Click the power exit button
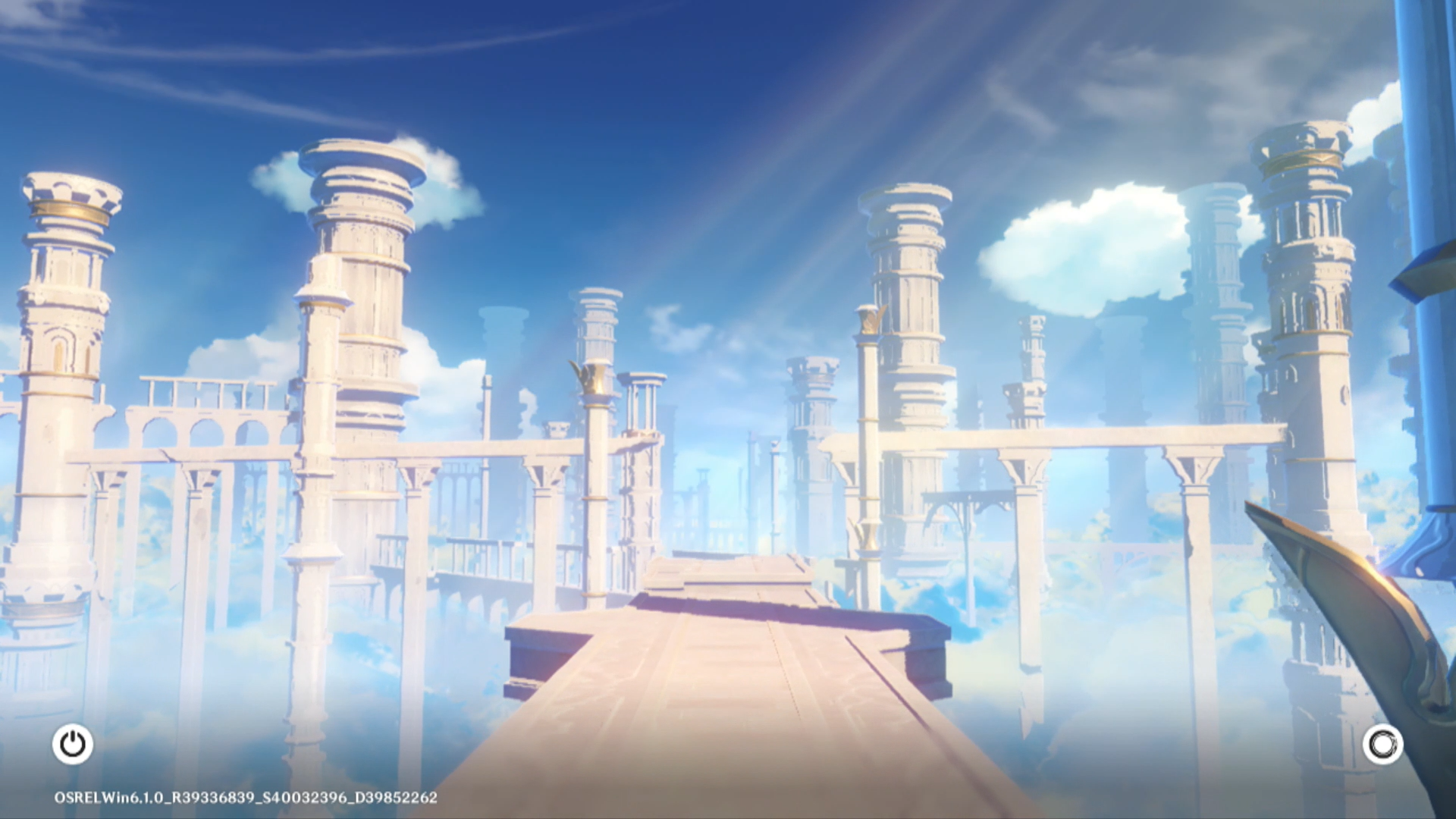This screenshot has width=1456, height=819. pos(73,744)
